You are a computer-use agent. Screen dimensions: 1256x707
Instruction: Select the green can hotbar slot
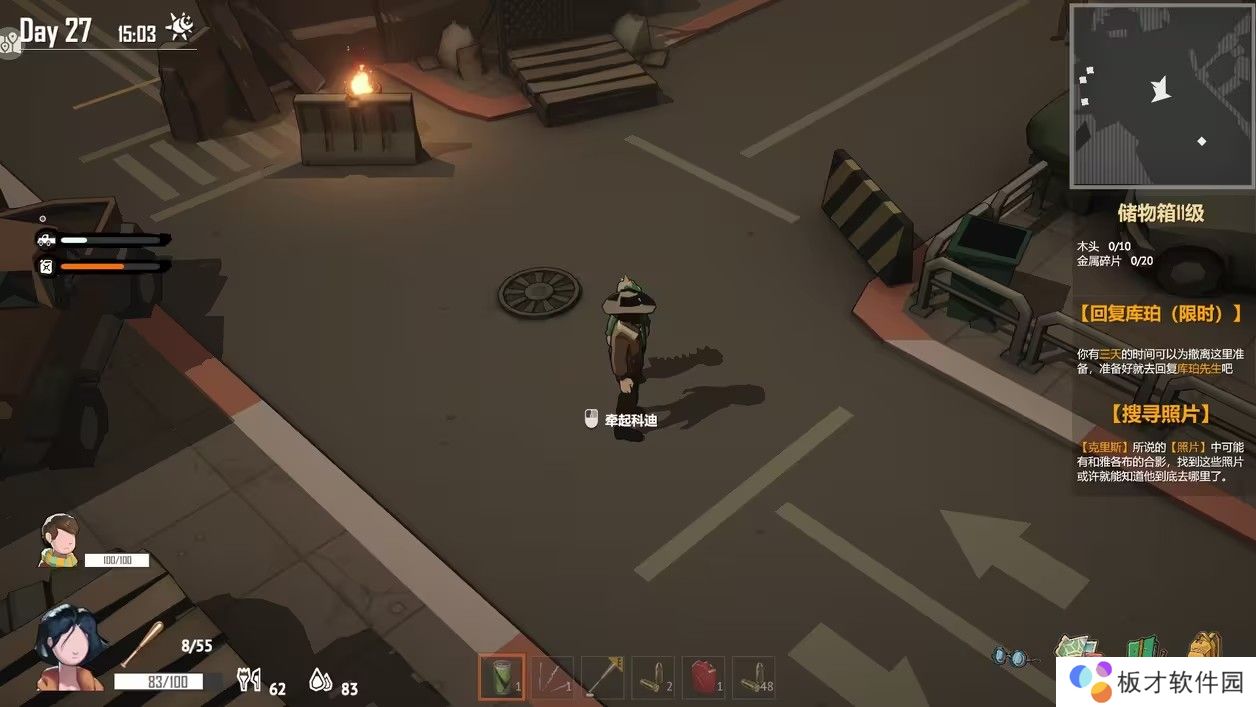[501, 677]
